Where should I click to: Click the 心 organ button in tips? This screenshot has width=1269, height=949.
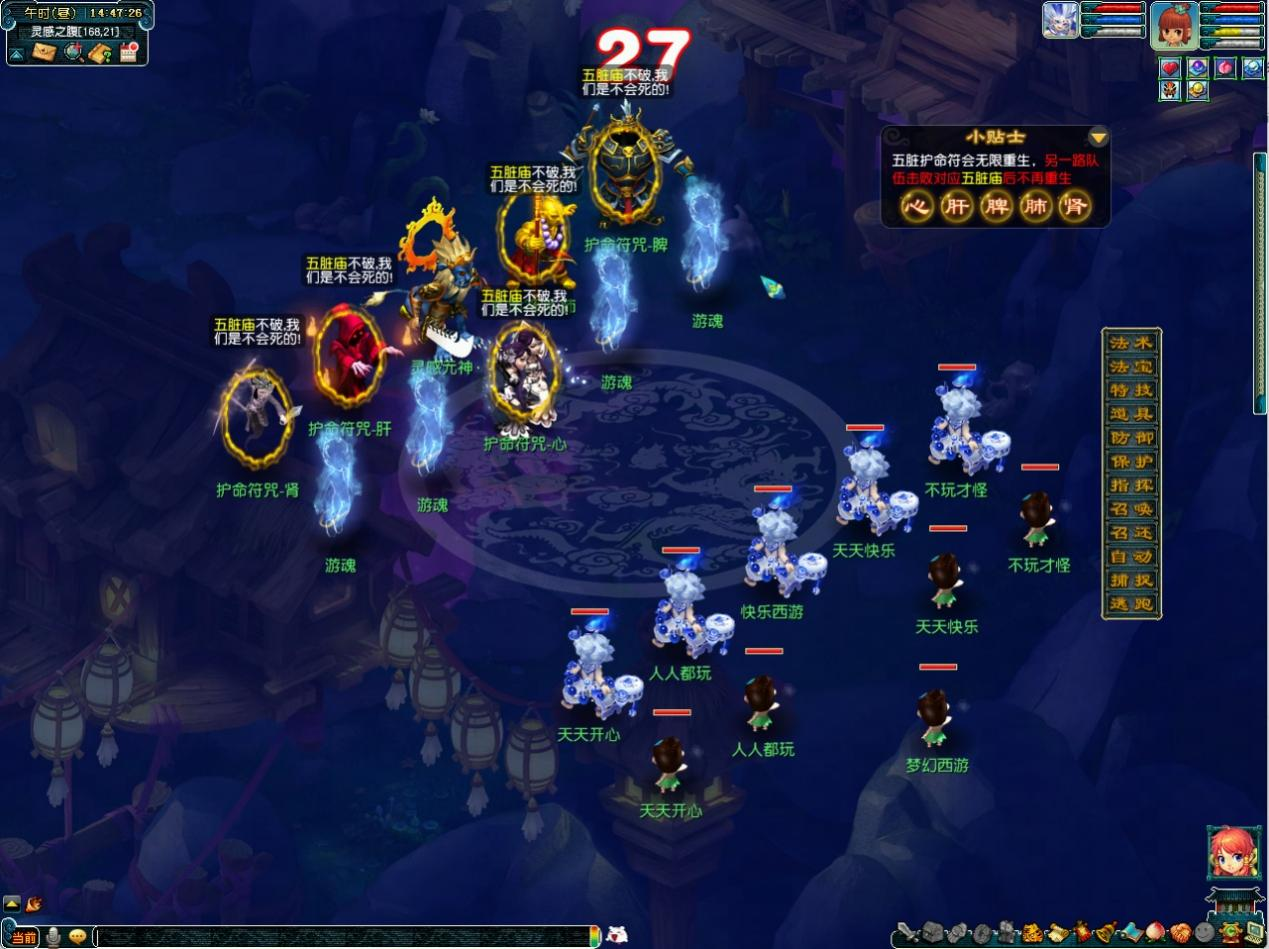pyautogui.click(x=915, y=207)
